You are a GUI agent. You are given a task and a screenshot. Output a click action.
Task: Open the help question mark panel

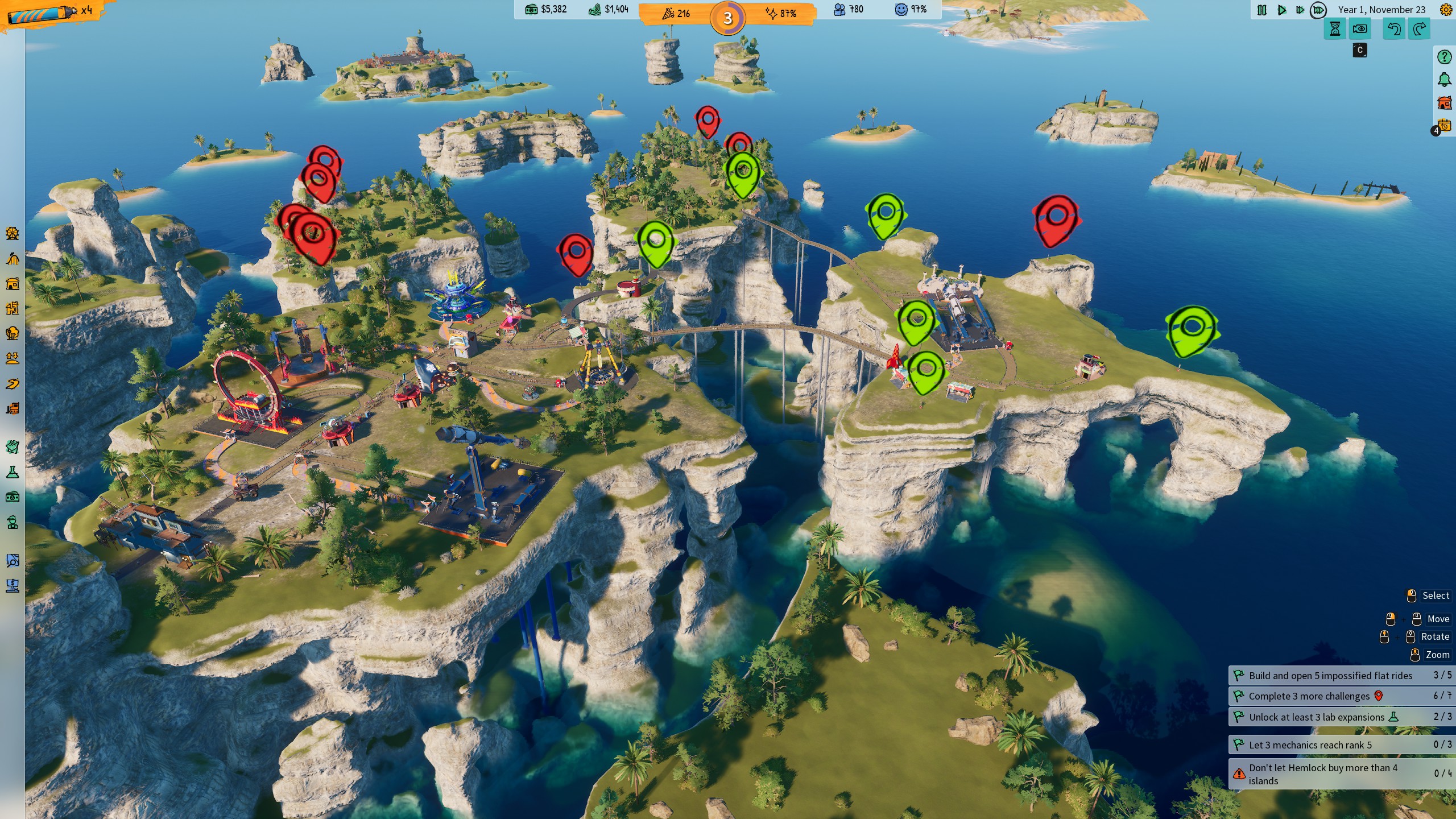click(x=1445, y=57)
